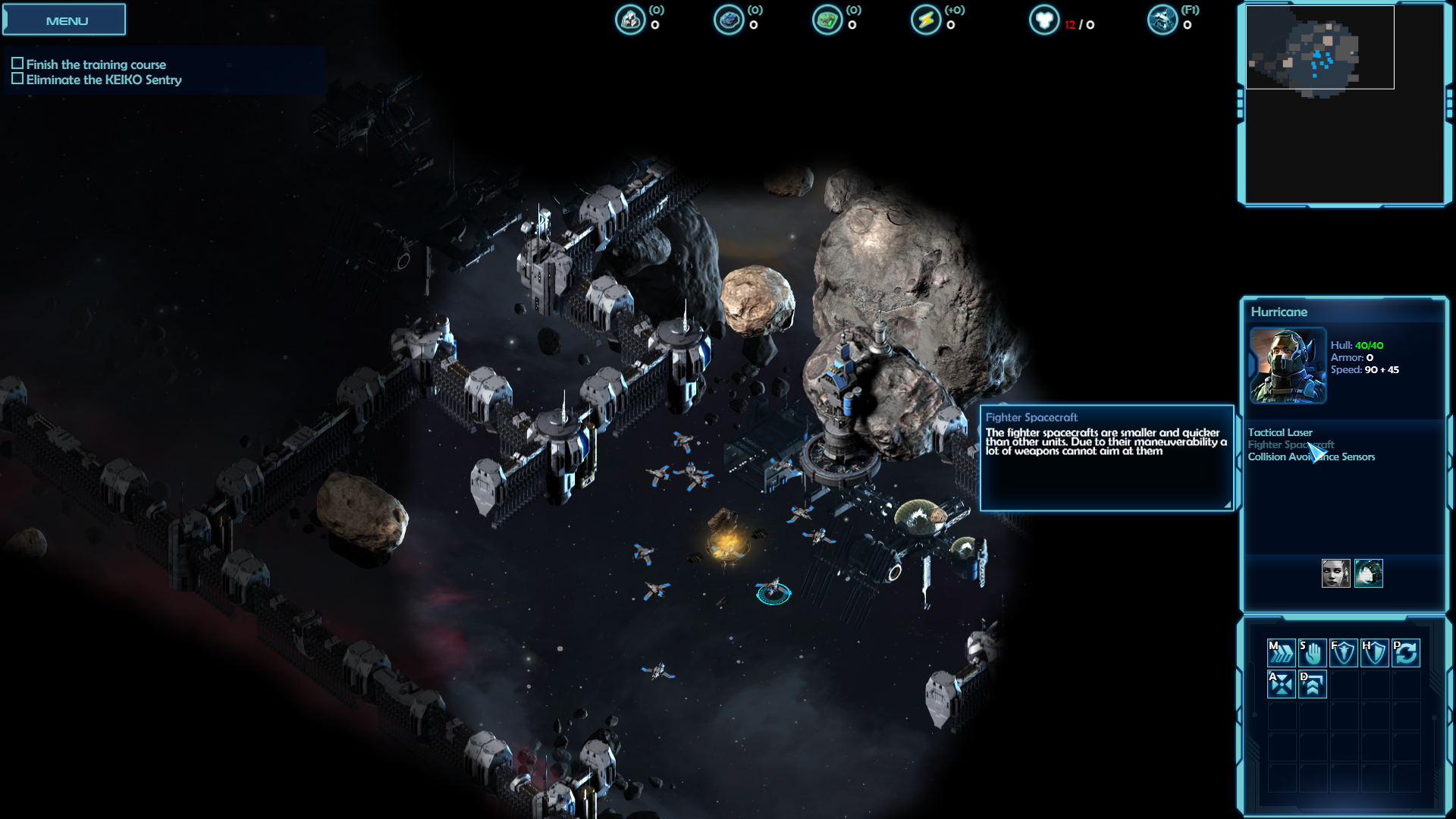Click the Eliminate the KEIKO Sentry objective
The image size is (1456, 819).
coord(104,80)
